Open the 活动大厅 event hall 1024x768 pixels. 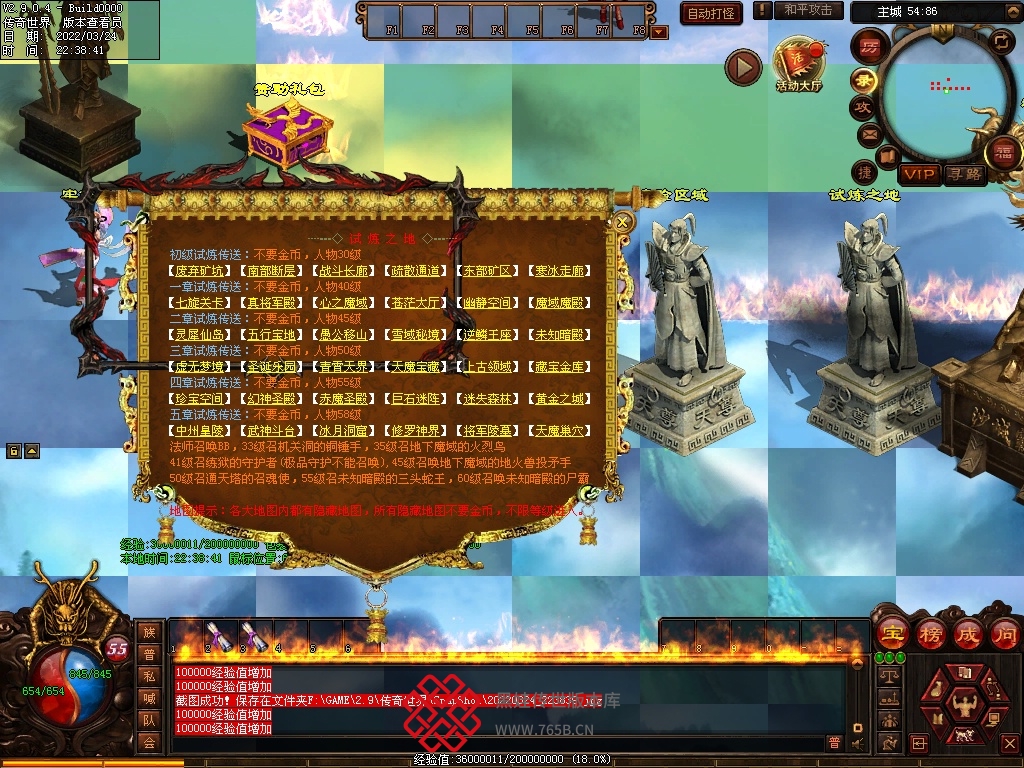797,65
